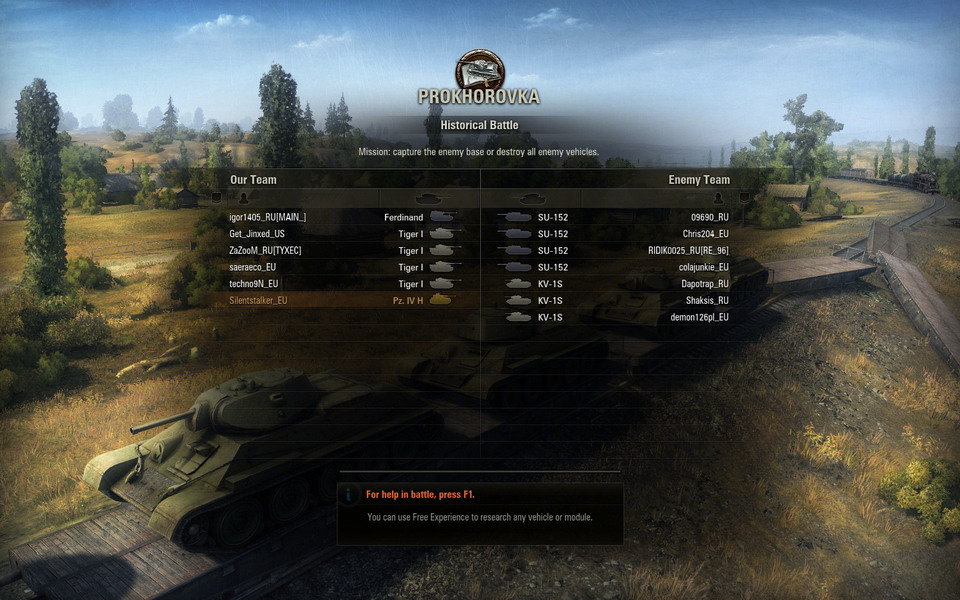
Task: Choose ZaZooM_RU[TYXEC] player row
Action: (x=269, y=251)
